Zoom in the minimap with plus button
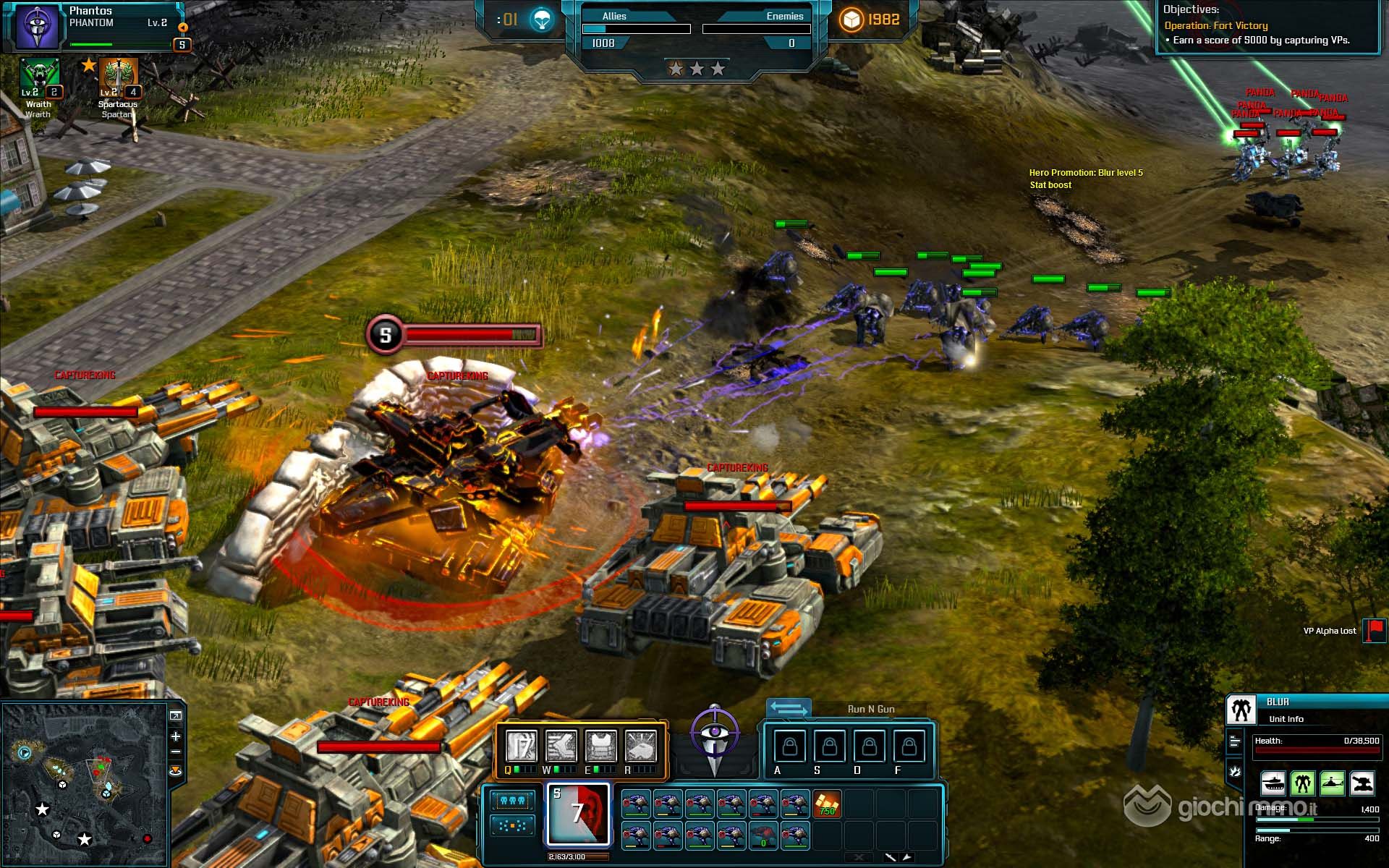The width and height of the screenshot is (1389, 868). tap(176, 736)
